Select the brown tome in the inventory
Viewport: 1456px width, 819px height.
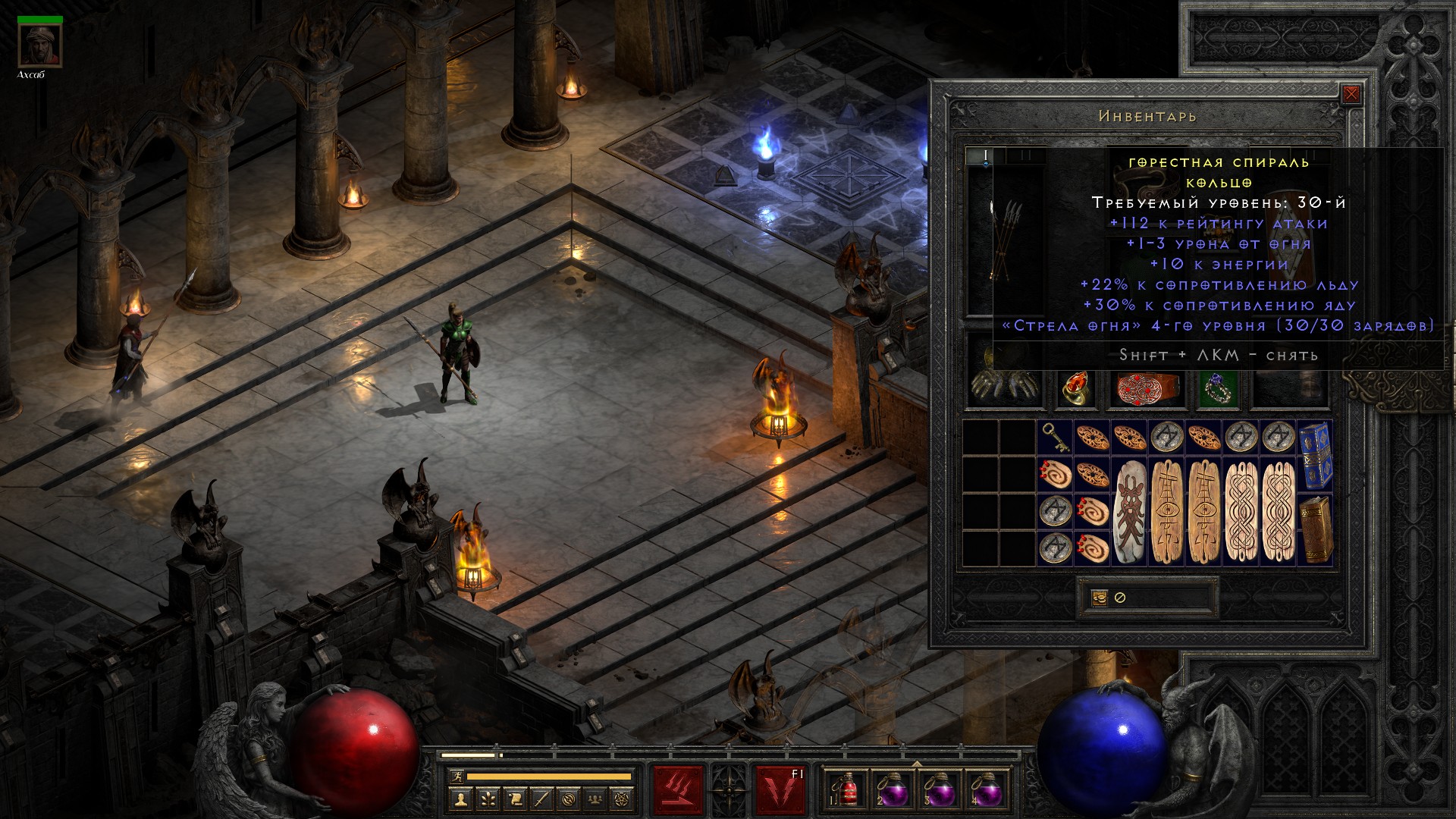click(1315, 529)
